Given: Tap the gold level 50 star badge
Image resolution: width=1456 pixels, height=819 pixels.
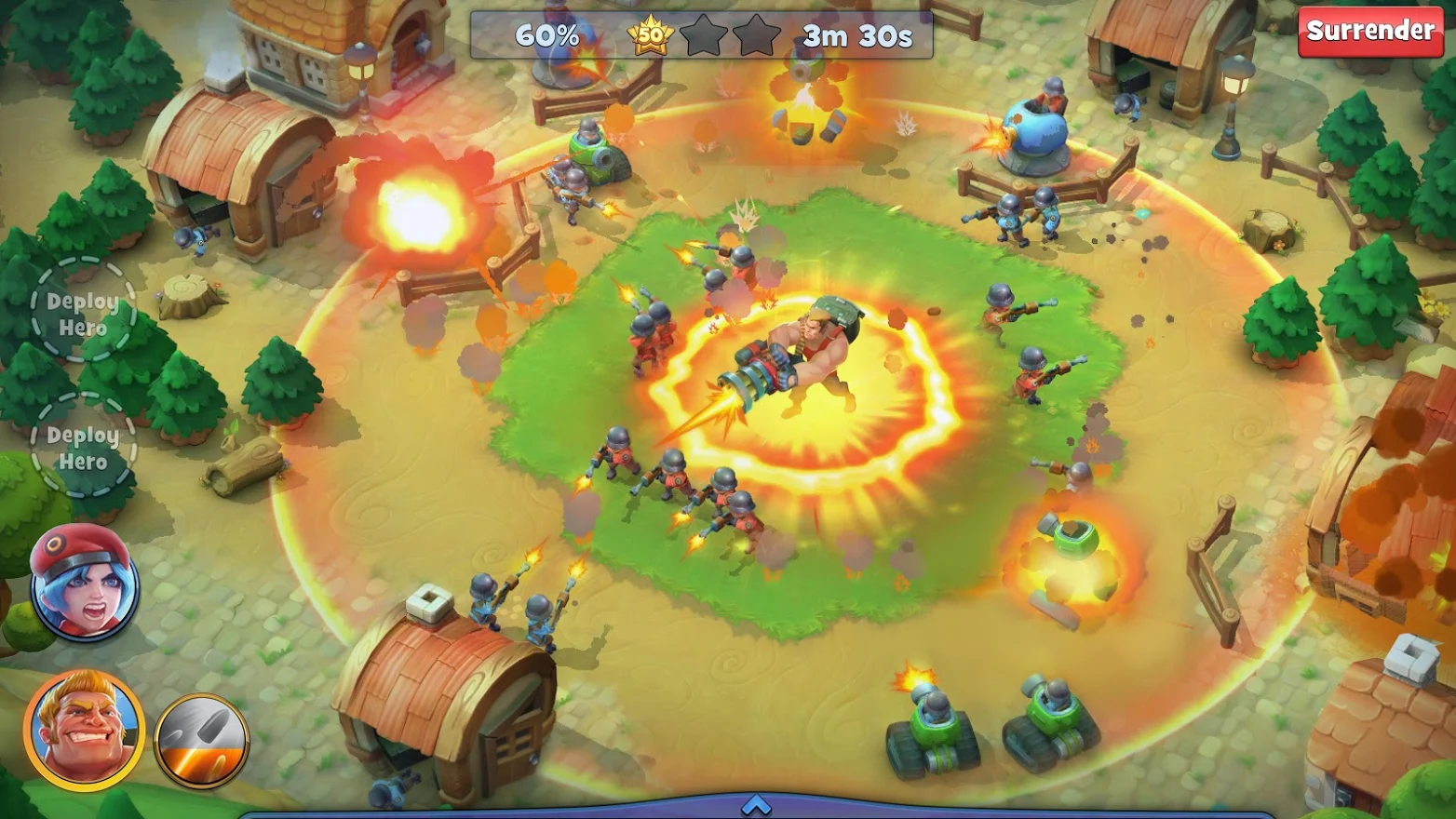Looking at the screenshot, I should [652, 35].
